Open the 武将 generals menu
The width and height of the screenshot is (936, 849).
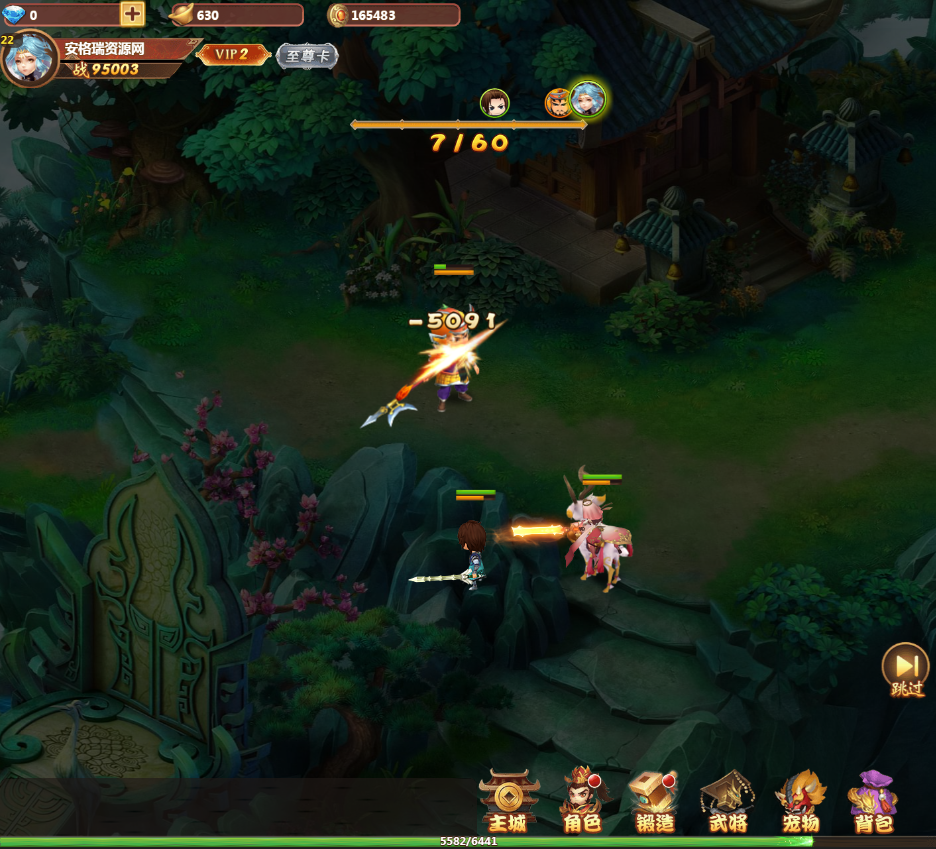pos(728,802)
